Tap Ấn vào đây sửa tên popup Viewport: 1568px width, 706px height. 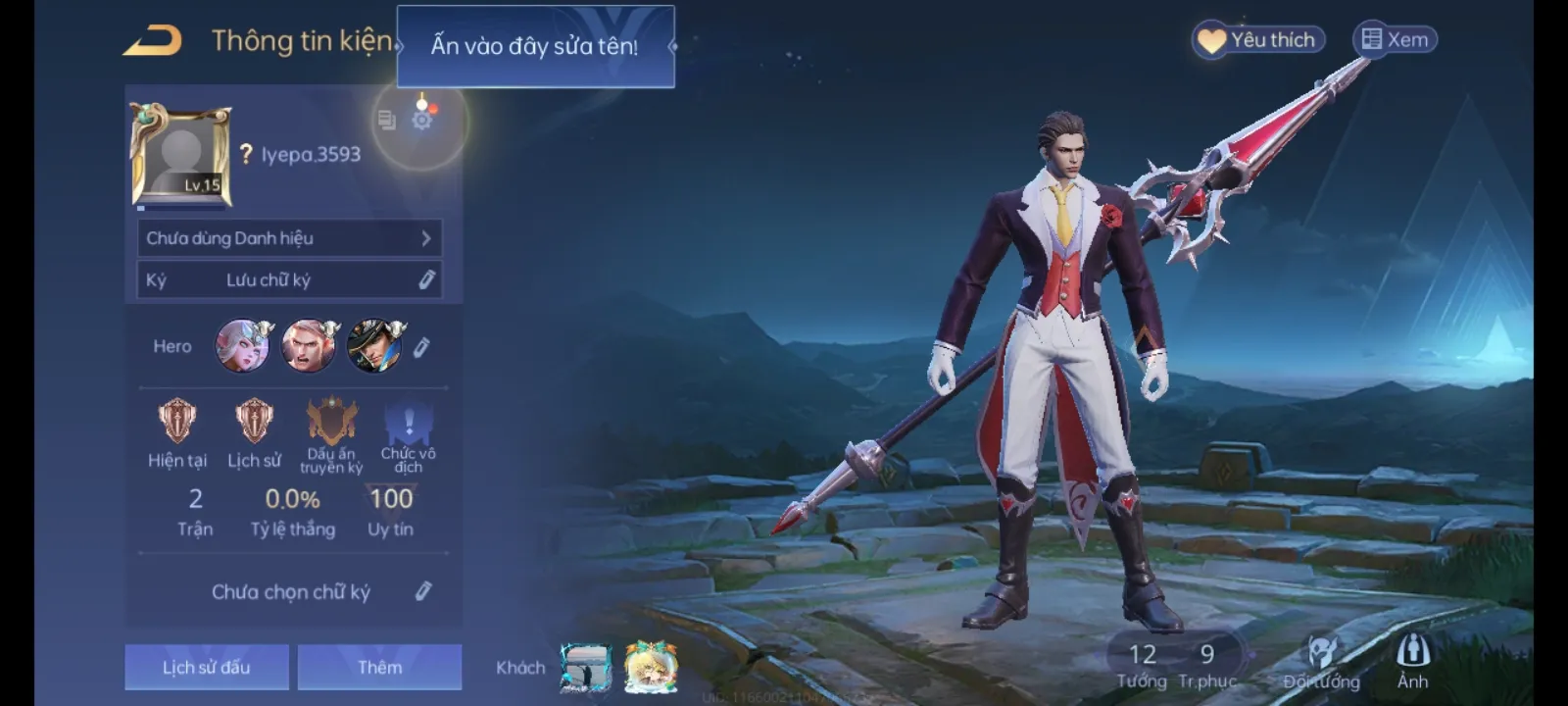536,45
